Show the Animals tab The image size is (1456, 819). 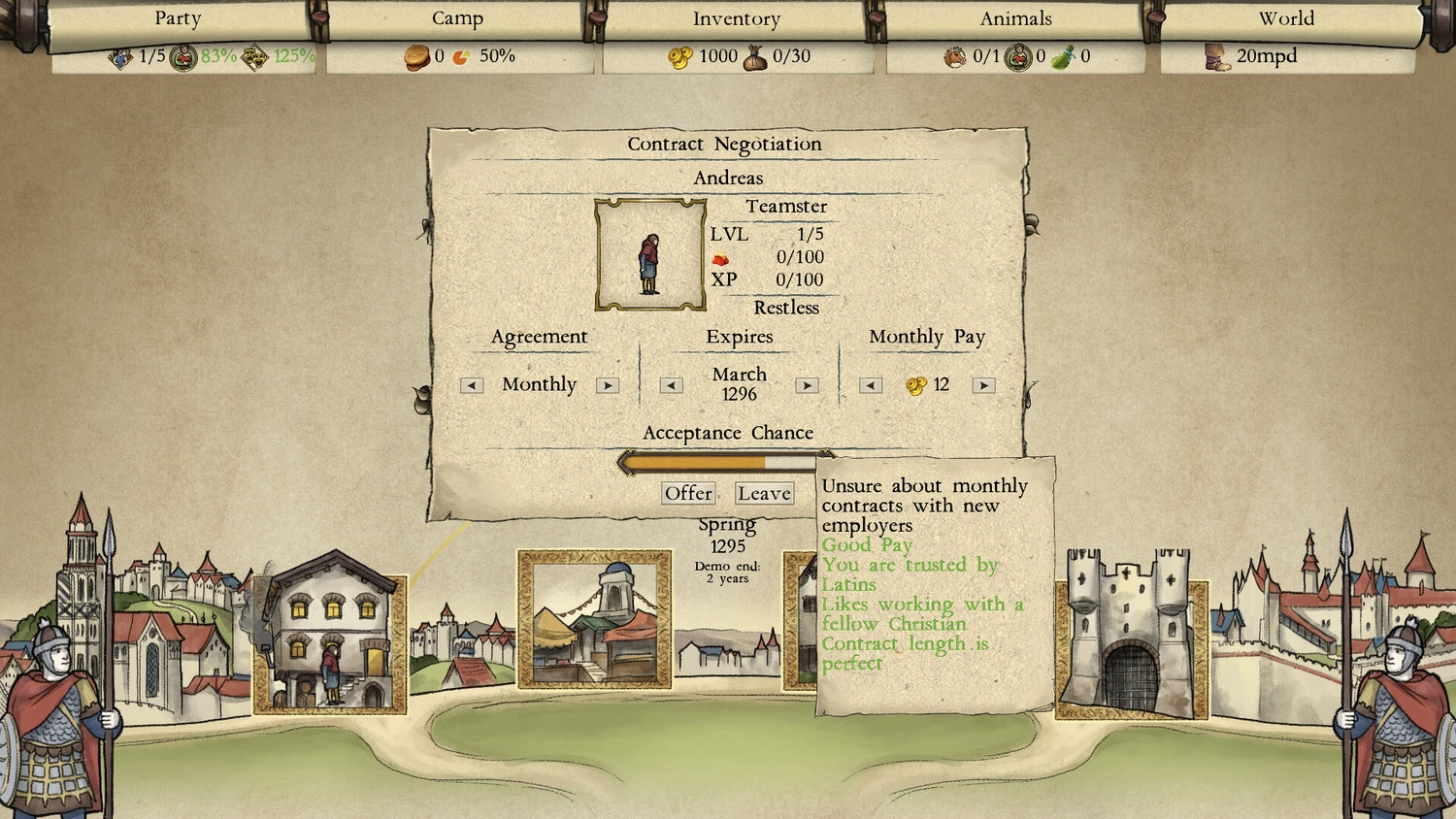tap(1015, 19)
